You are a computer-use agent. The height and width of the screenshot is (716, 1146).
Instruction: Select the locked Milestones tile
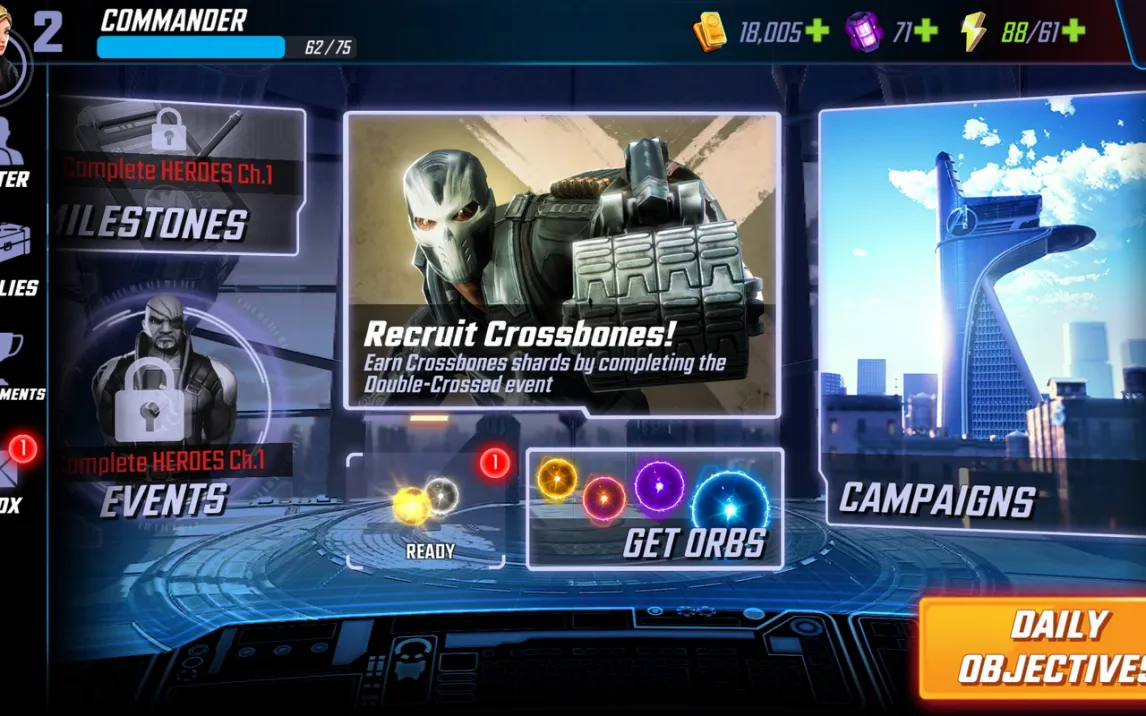[178, 180]
